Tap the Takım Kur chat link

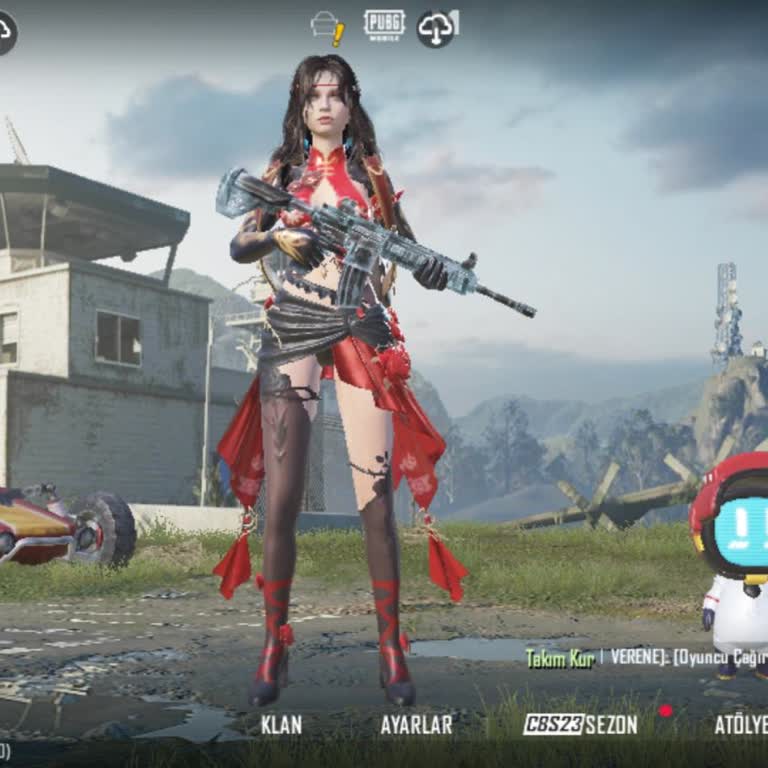click(x=560, y=657)
